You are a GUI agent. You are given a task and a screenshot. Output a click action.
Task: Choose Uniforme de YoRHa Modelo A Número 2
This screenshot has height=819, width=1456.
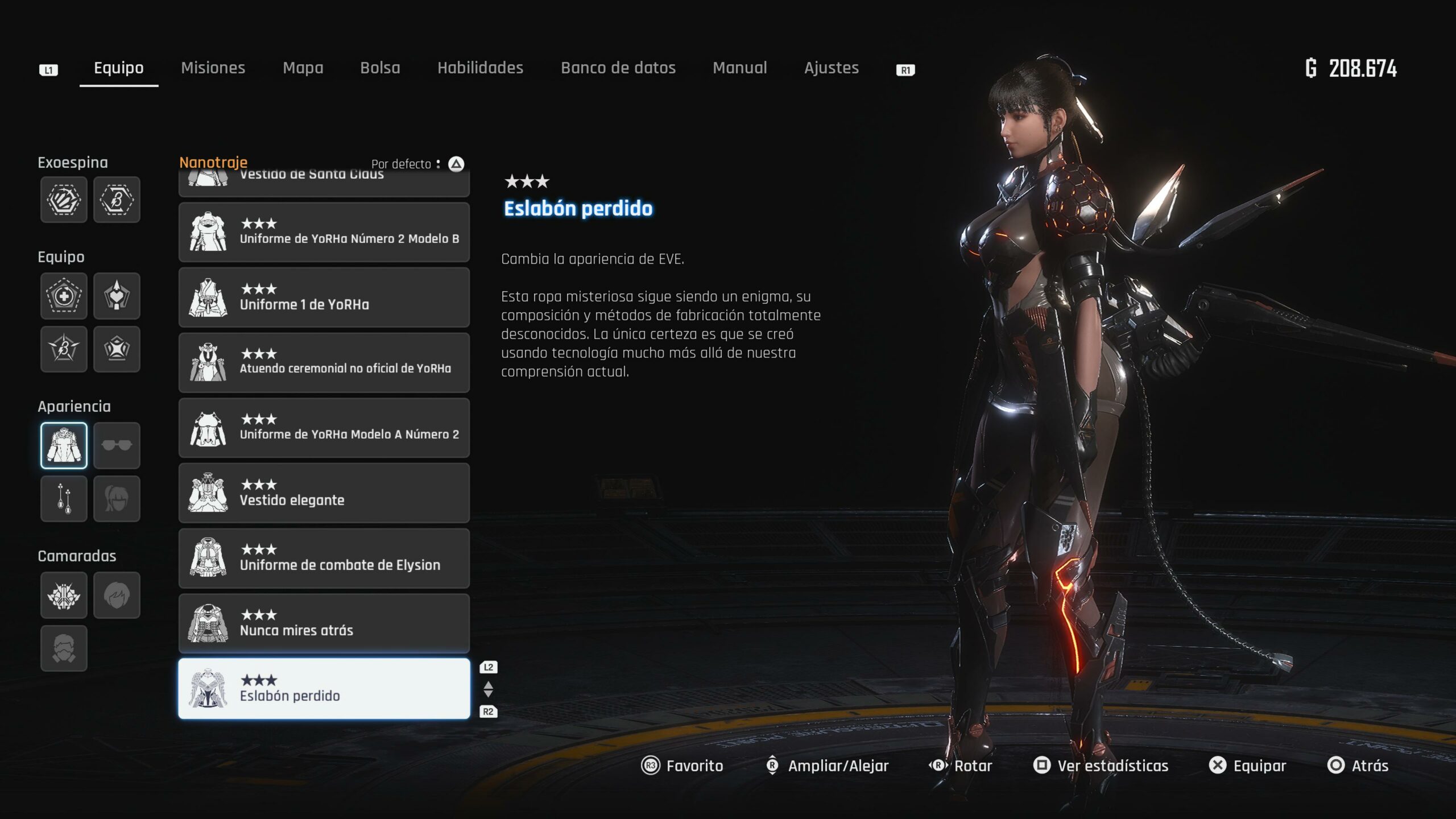pos(324,428)
